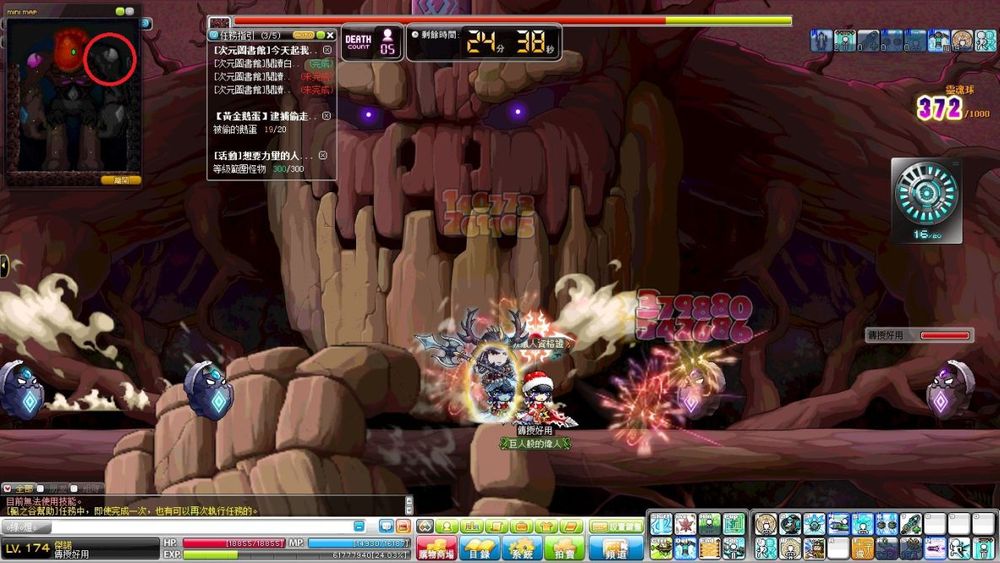Click the yellow pill button on quest guide header
The width and height of the screenshot is (1000, 563).
point(304,35)
